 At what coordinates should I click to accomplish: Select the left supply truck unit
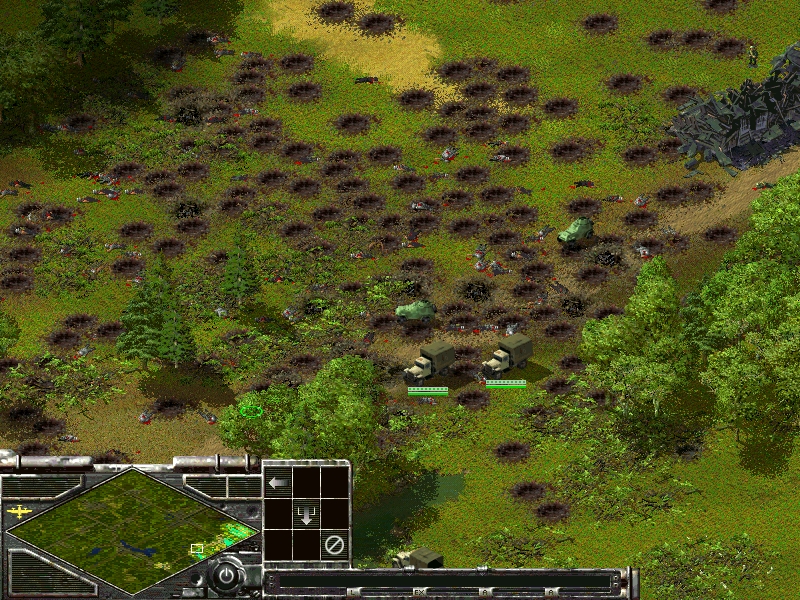click(430, 362)
